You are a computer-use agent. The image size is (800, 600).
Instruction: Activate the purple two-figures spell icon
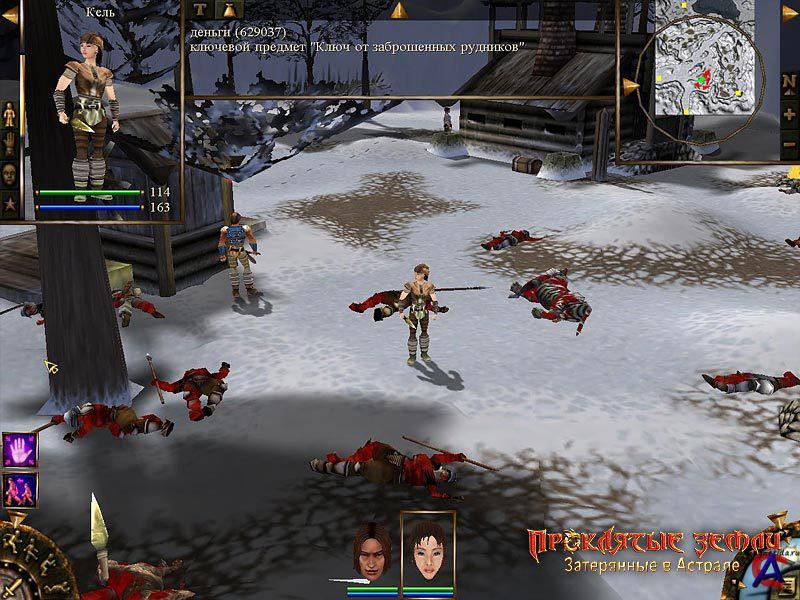[19, 489]
